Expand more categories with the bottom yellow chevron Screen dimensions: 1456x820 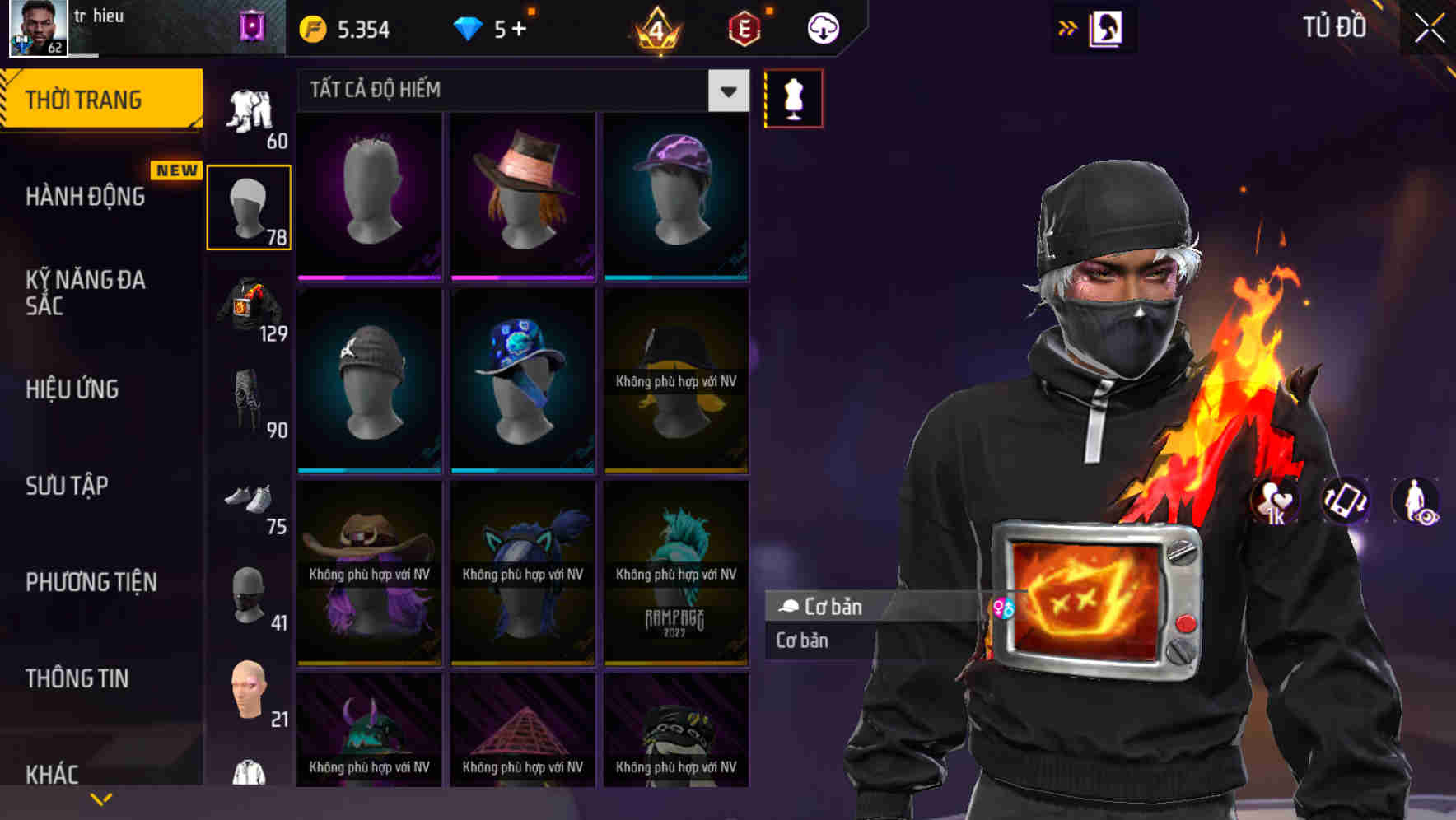[x=100, y=798]
